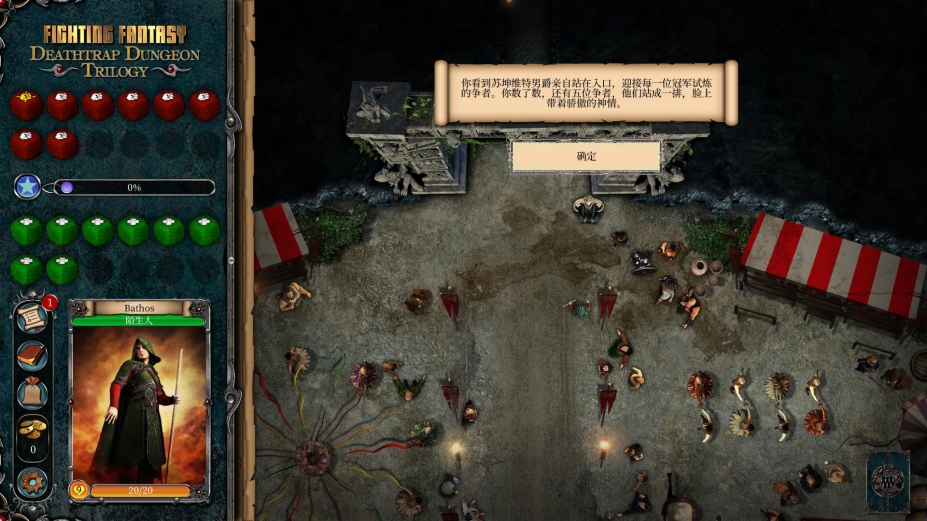
Task: Confirm the dialogue with 确定 button
Action: click(x=586, y=156)
